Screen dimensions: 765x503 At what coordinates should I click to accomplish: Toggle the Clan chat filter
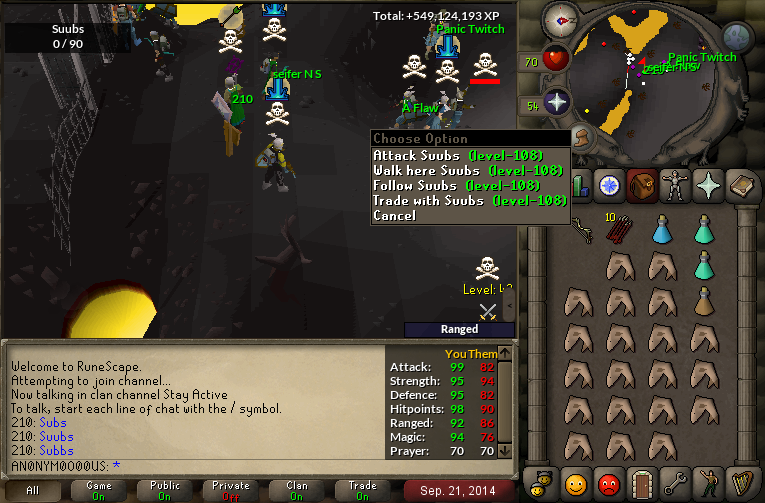click(x=297, y=490)
